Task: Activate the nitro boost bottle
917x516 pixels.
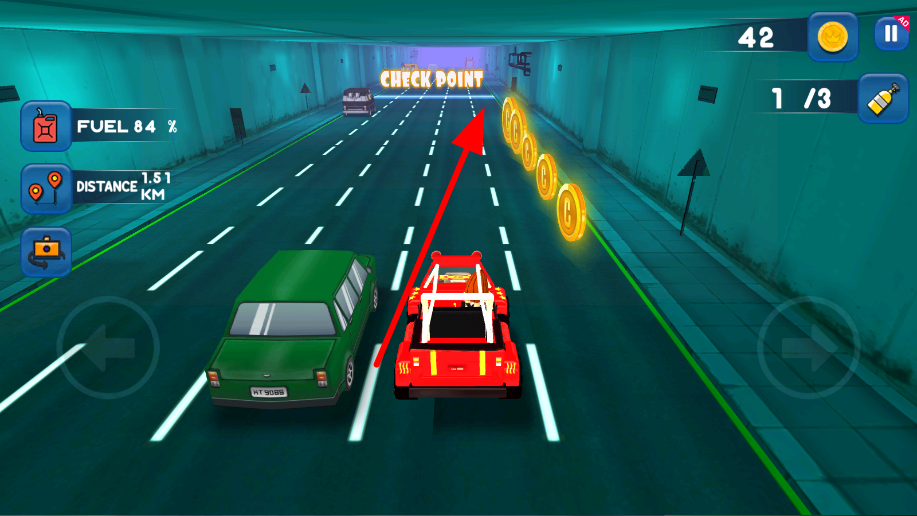Action: tap(882, 98)
